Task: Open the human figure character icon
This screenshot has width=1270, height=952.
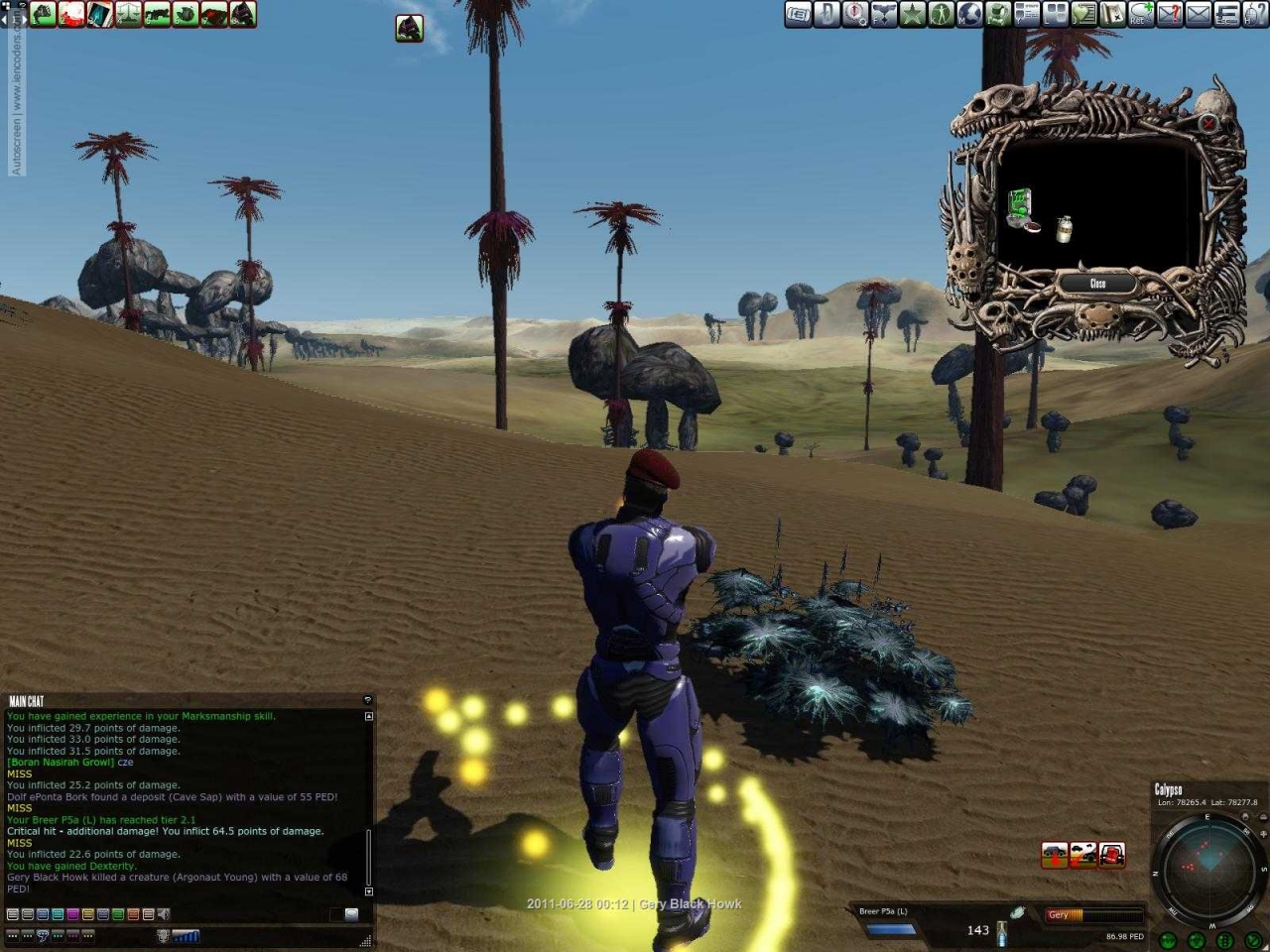Action: pos(941,14)
